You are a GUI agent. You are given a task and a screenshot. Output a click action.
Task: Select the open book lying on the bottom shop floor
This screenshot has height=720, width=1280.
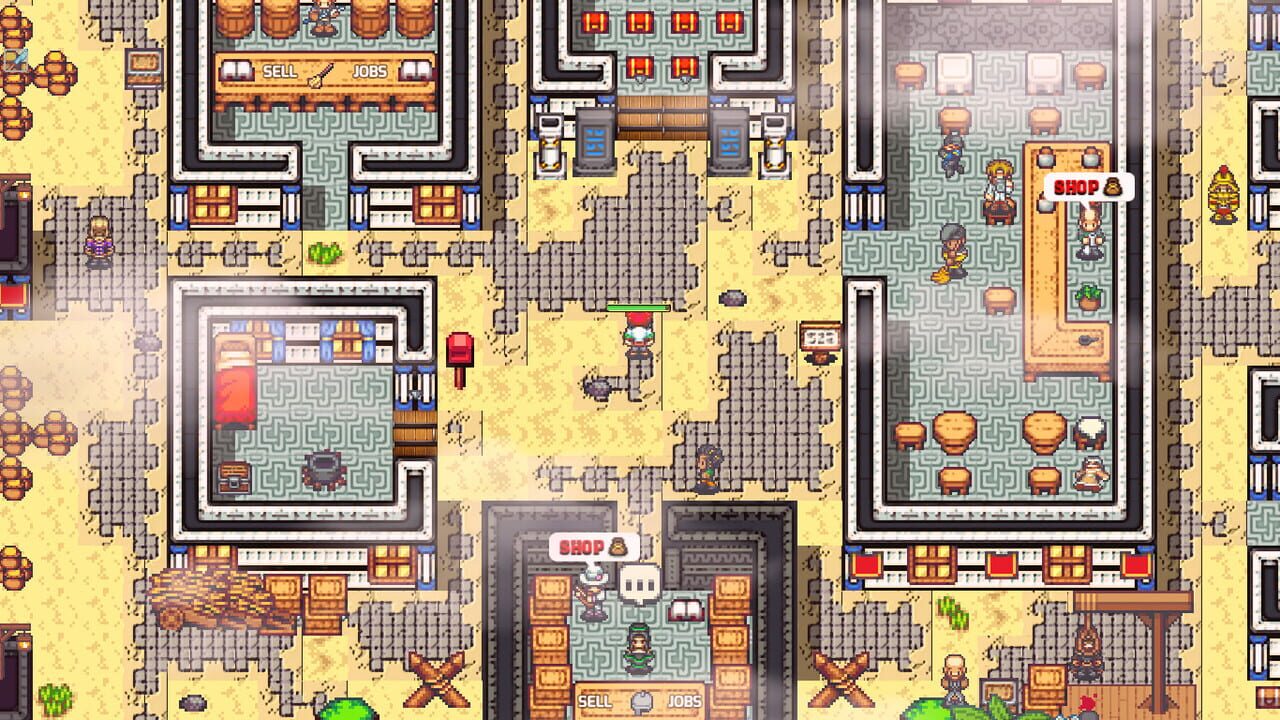[686, 609]
